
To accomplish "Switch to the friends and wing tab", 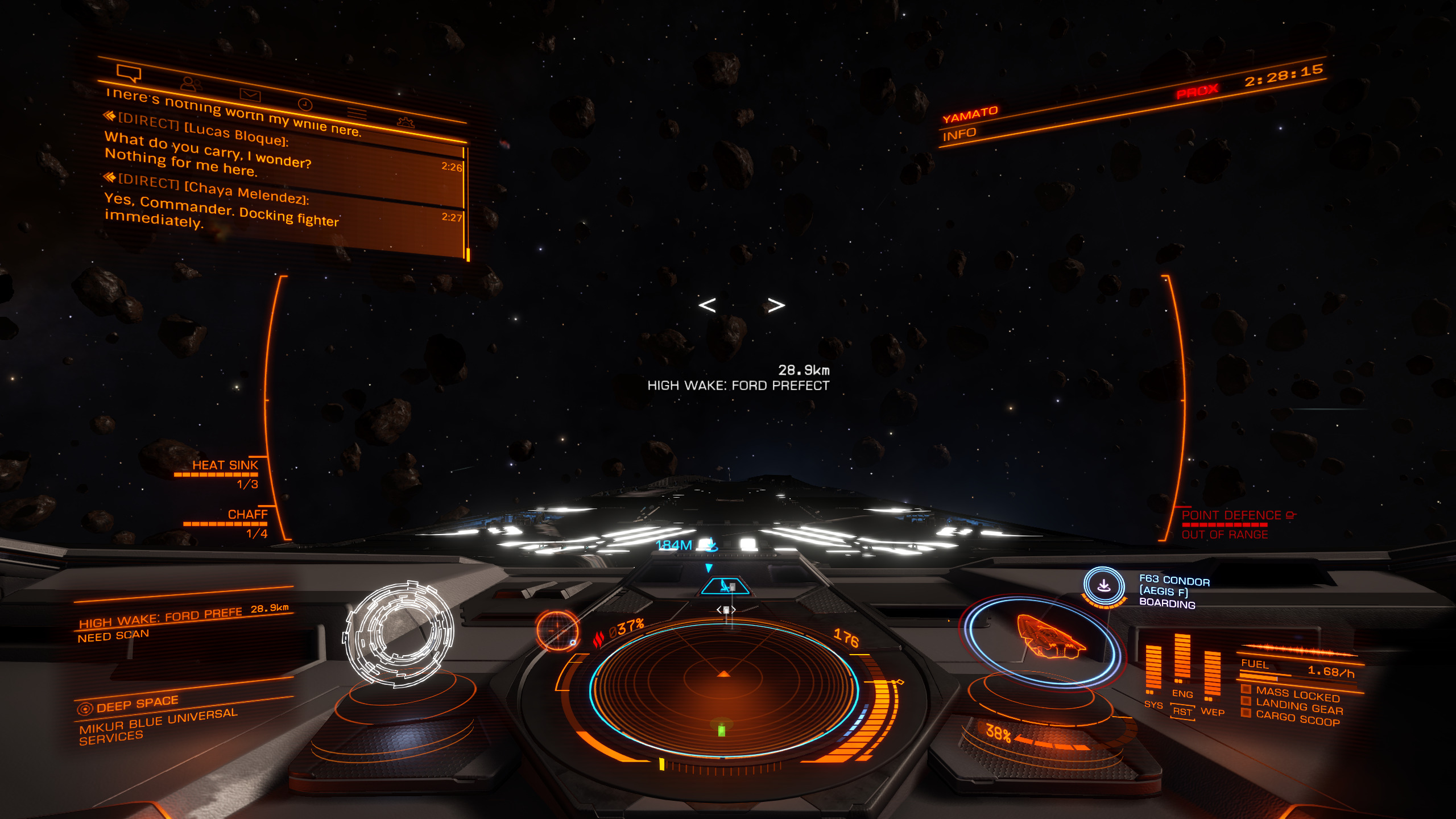I will point(191,84).
